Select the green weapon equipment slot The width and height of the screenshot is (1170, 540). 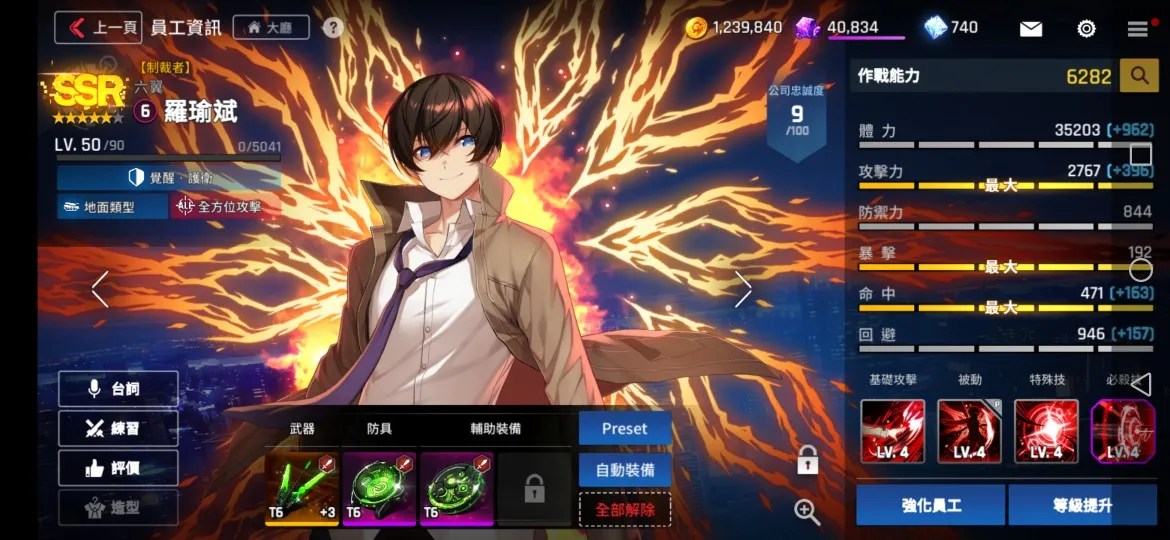coord(301,488)
